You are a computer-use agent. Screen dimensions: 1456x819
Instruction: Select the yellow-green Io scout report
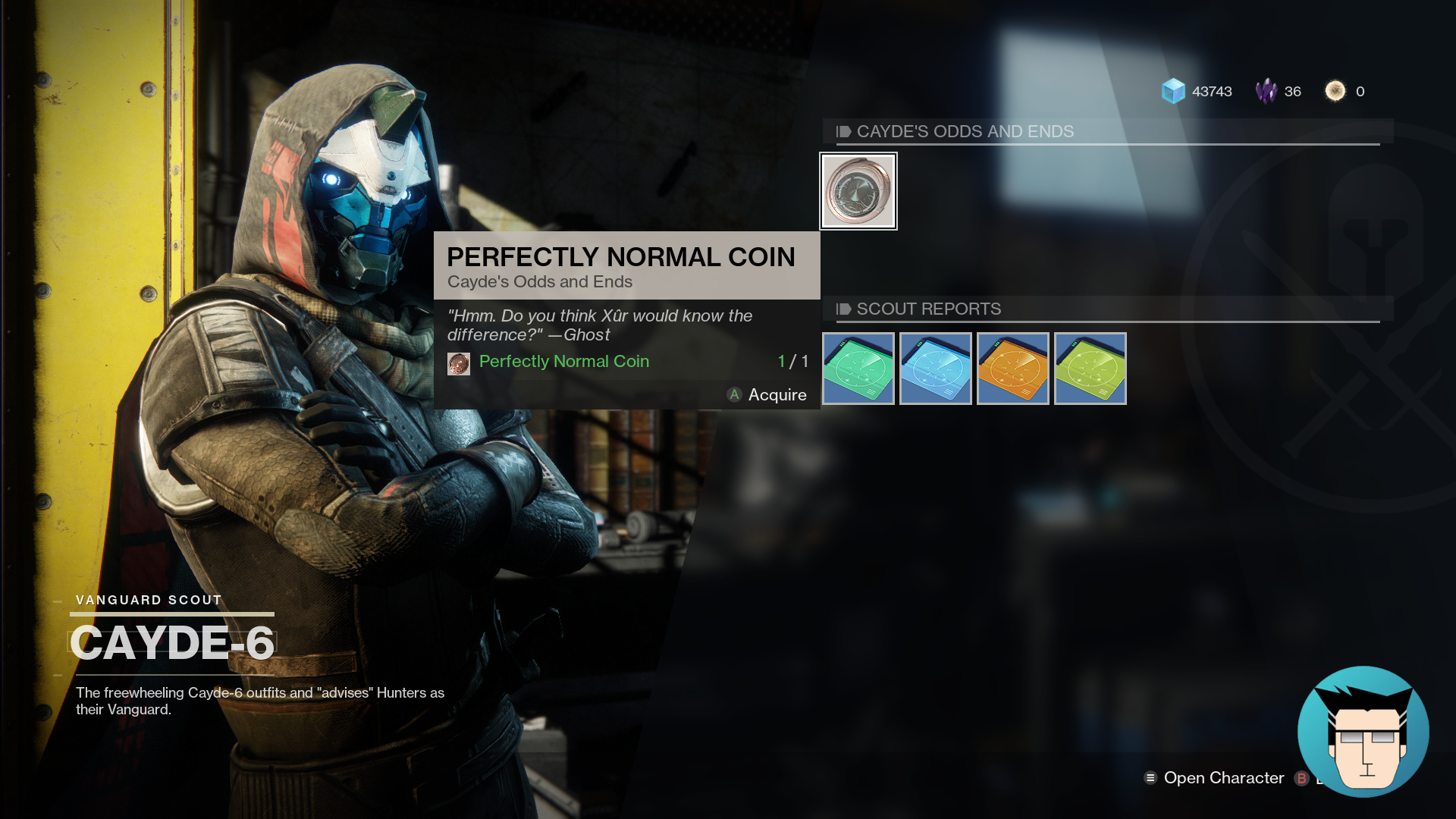coord(1090,369)
